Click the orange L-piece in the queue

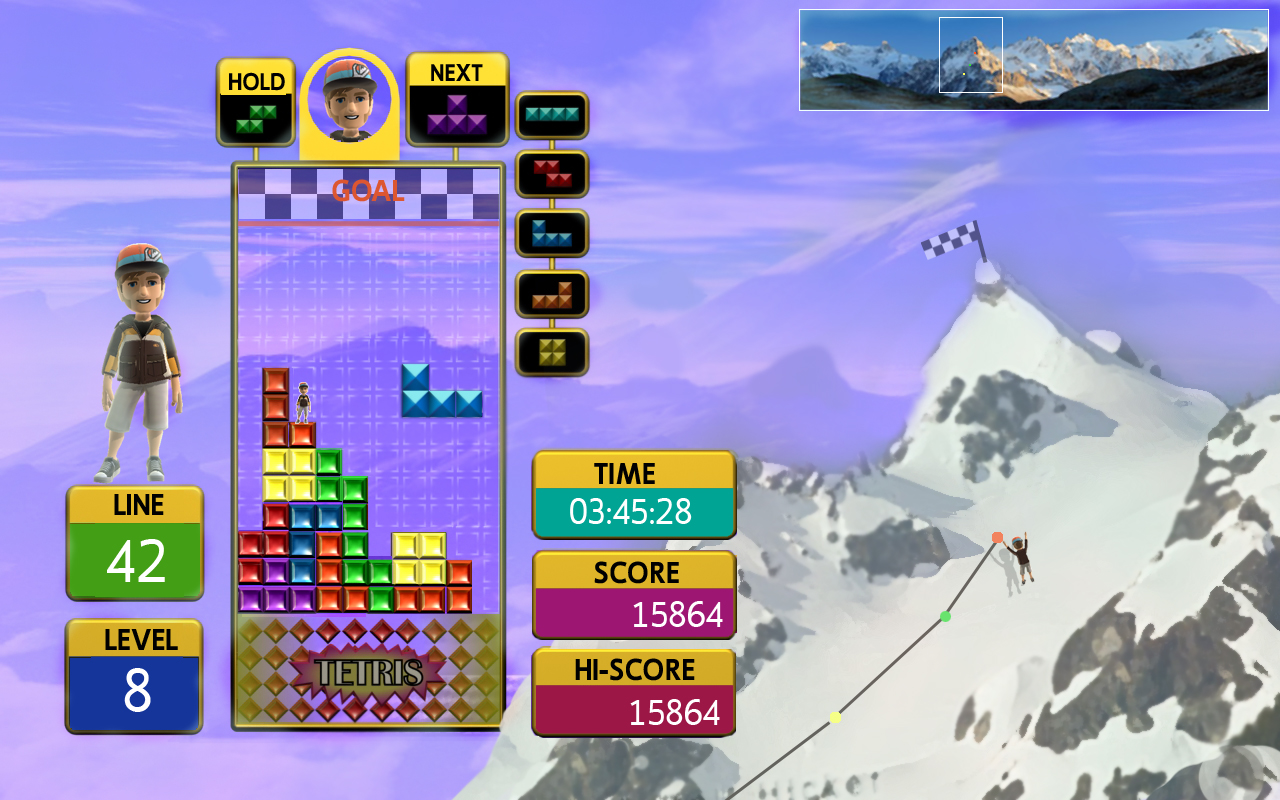552,293
